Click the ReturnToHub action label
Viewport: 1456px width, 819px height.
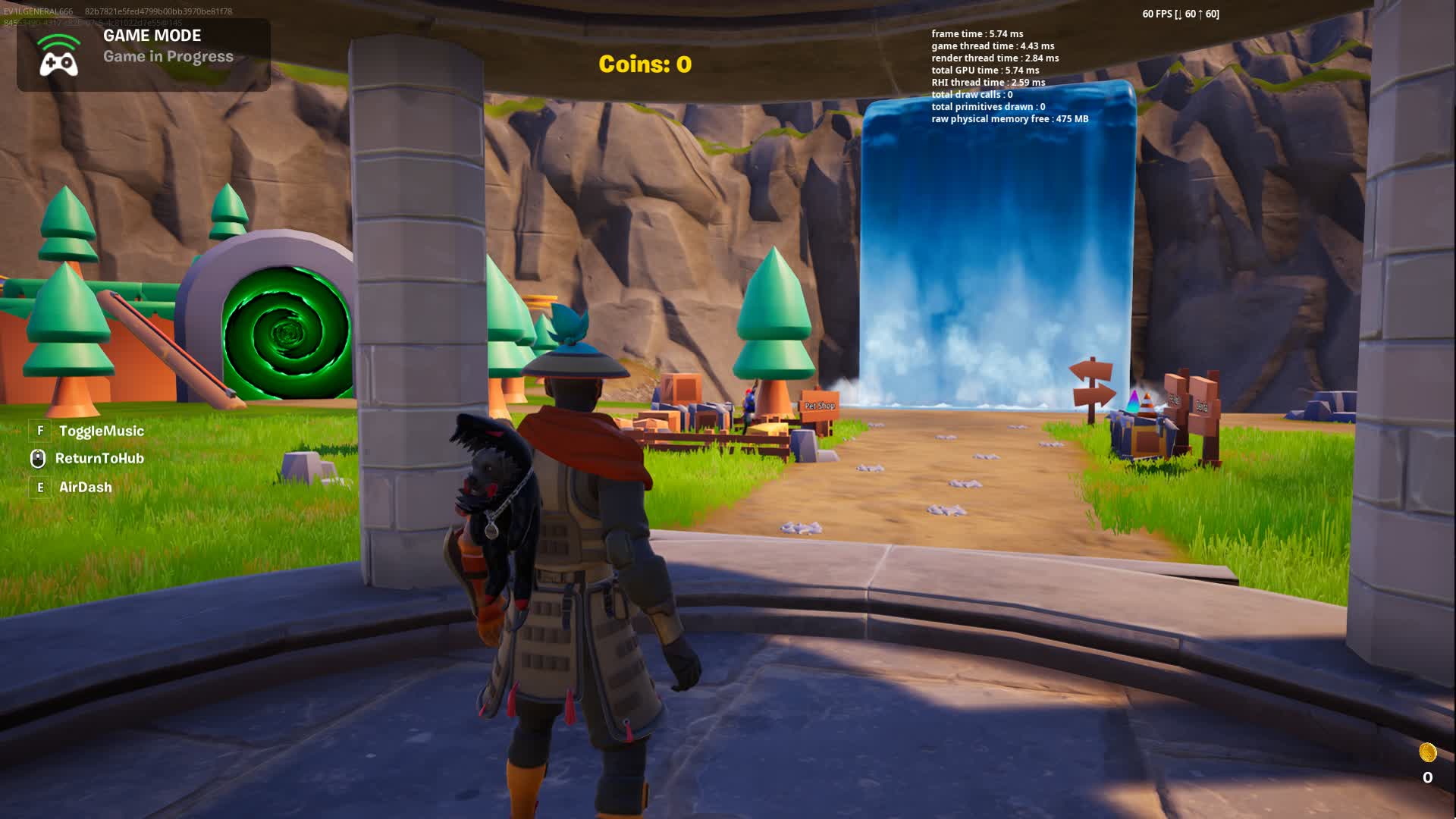pos(98,458)
